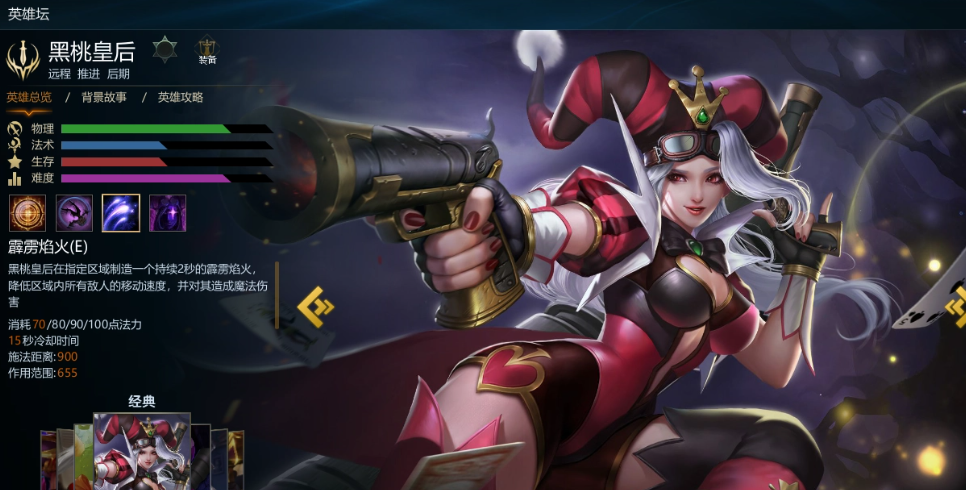The width and height of the screenshot is (966, 490).
Task: Choose the gold skin card at row end
Action: coord(237,460)
